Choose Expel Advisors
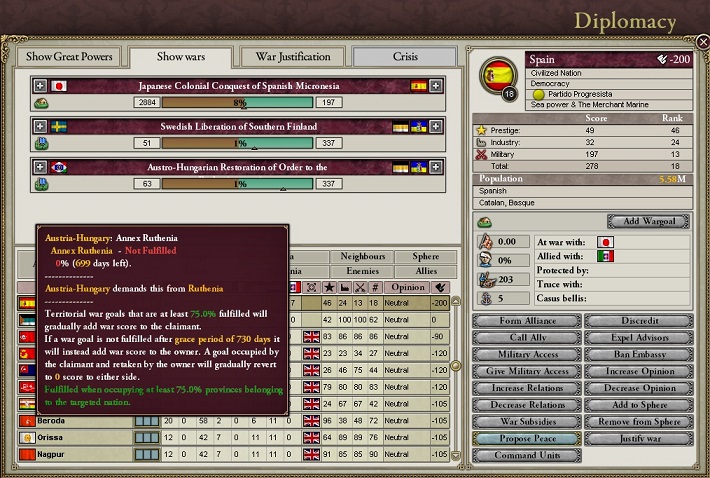The image size is (710, 478). pyautogui.click(x=637, y=338)
